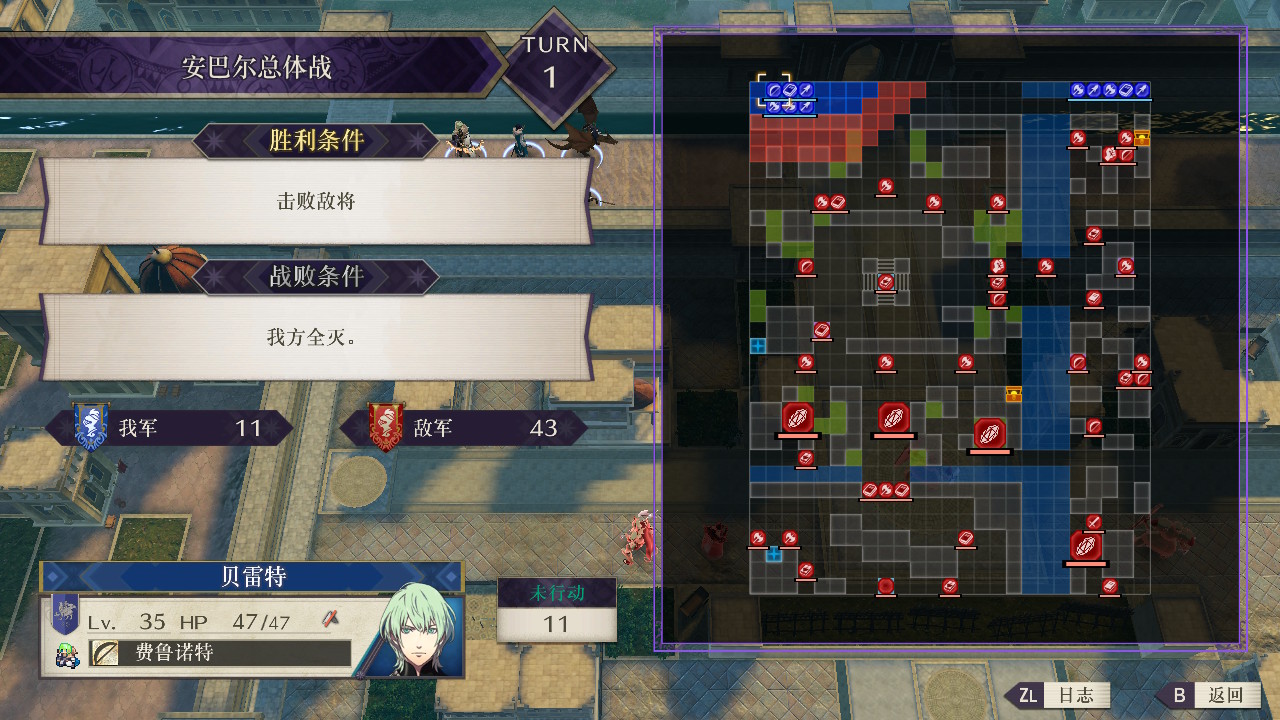Select the enemy marker on the staircase tile

click(x=885, y=282)
